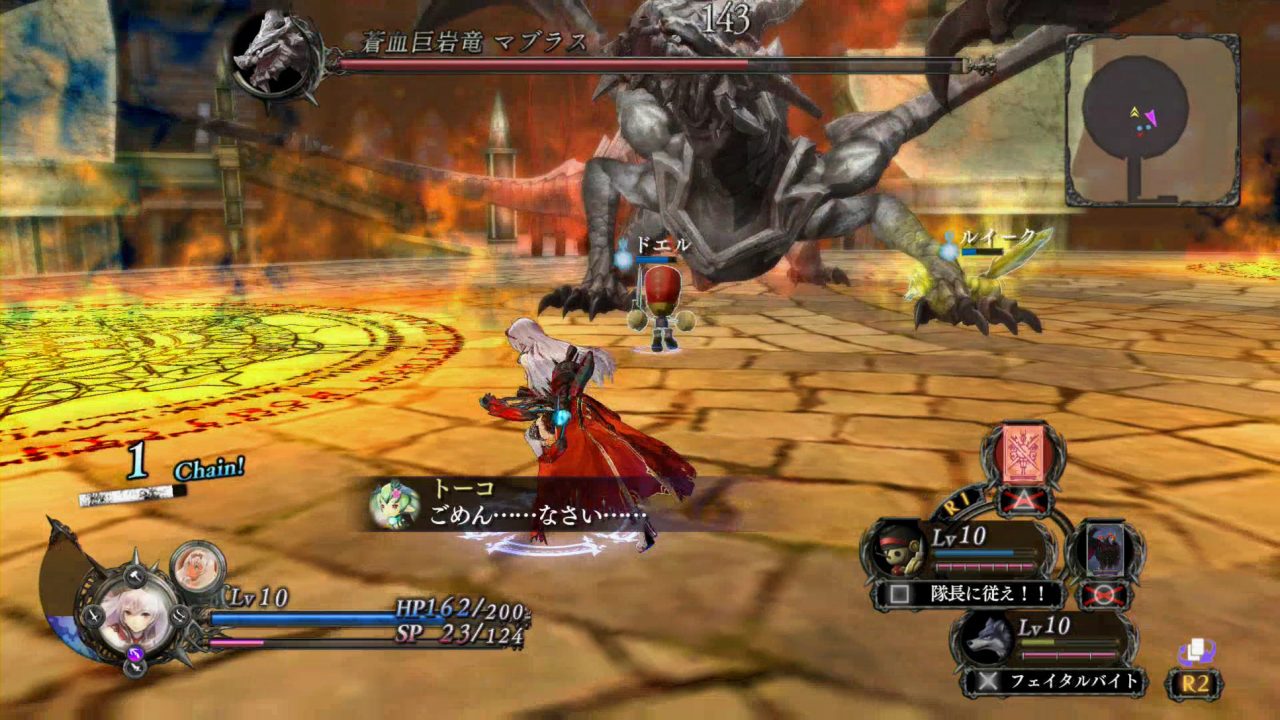Select the purple weapon icon below the portrait

135,652
